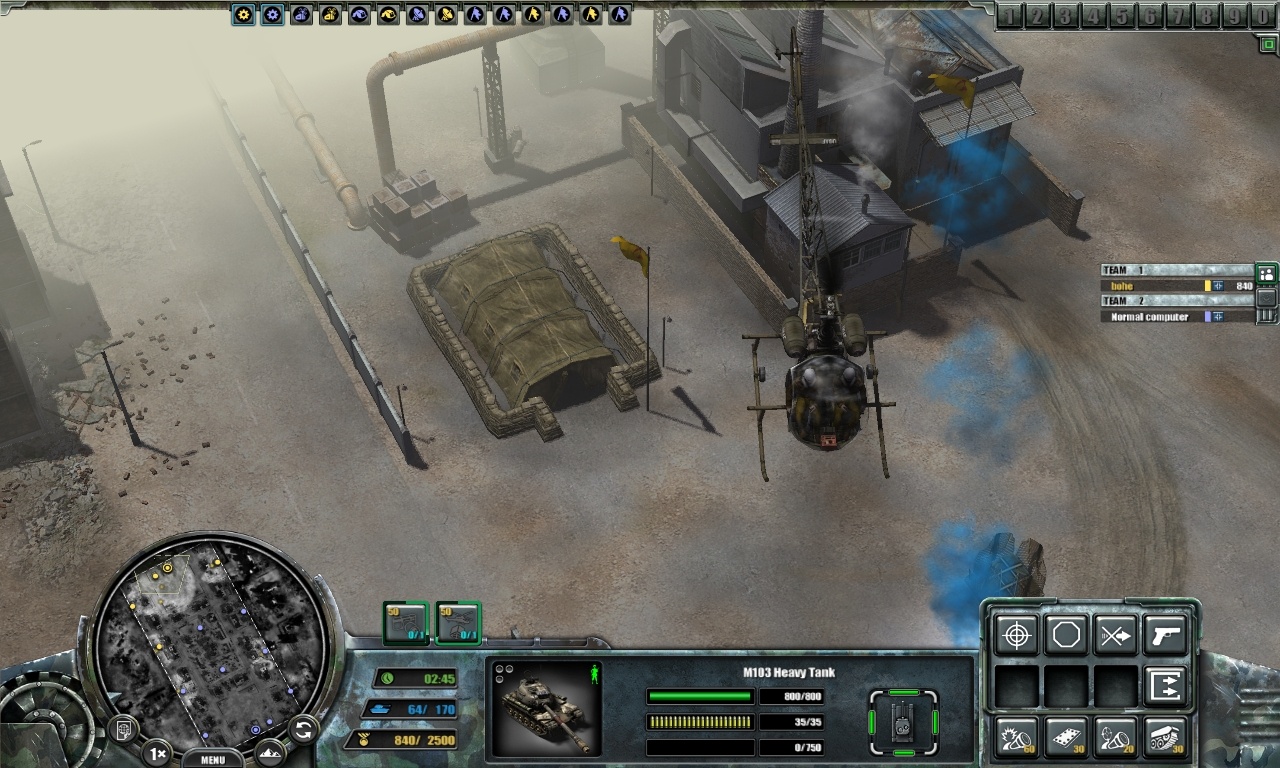Select control group number 1
The image size is (1280, 768).
(1010, 16)
